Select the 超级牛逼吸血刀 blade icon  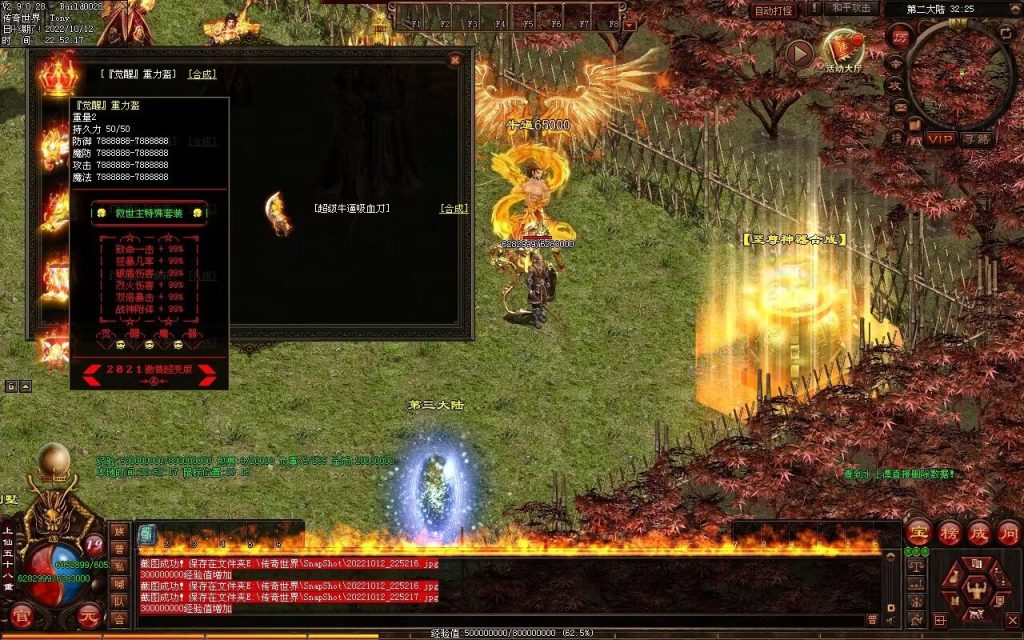tap(276, 212)
